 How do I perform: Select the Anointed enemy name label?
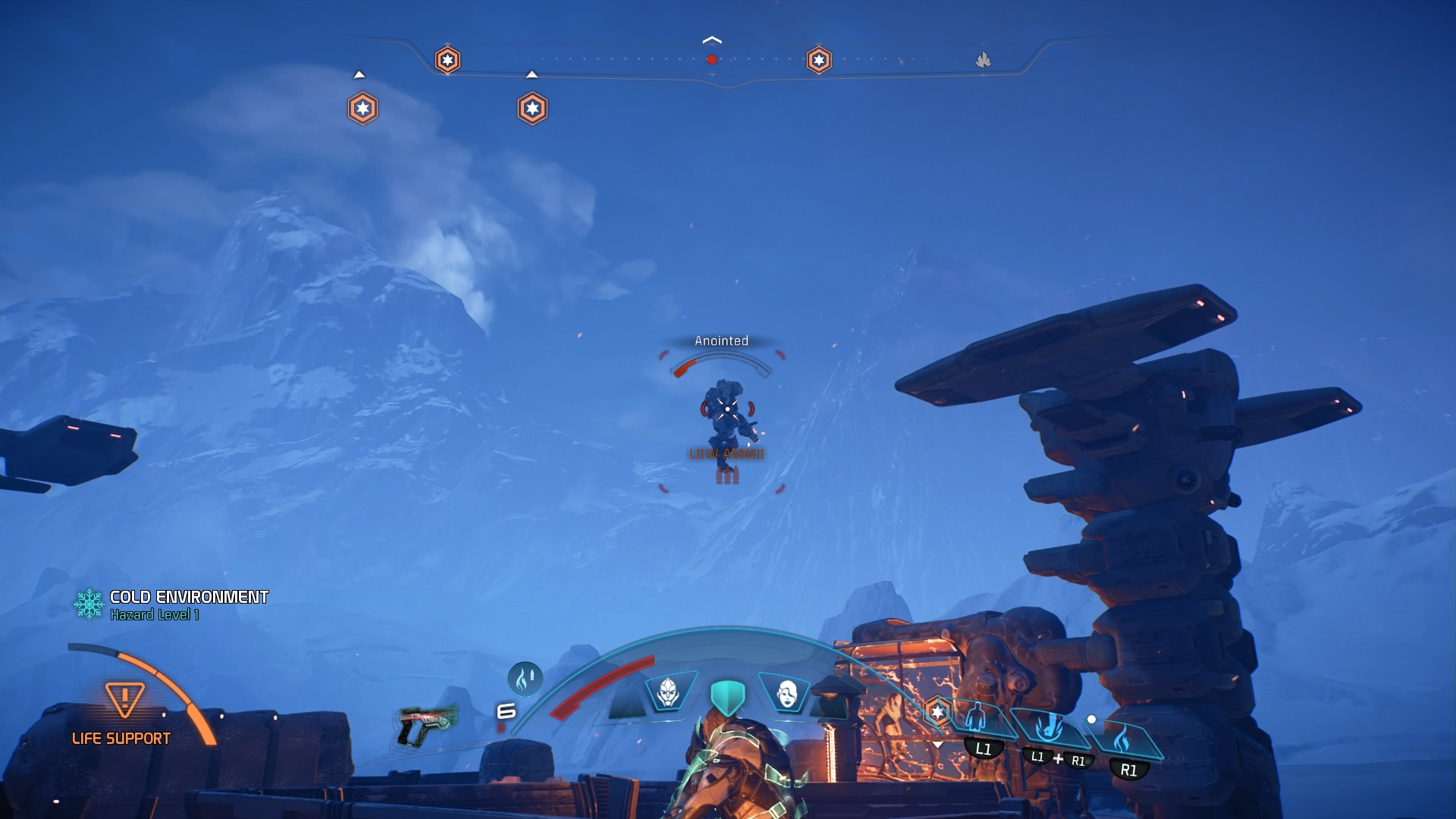pos(720,340)
